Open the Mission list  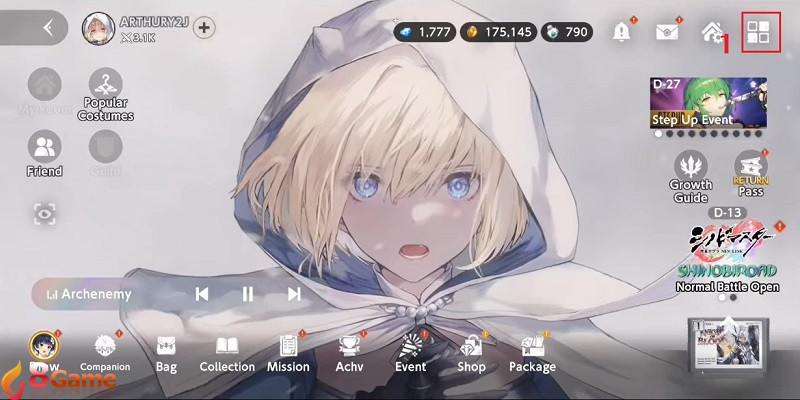[x=288, y=353]
